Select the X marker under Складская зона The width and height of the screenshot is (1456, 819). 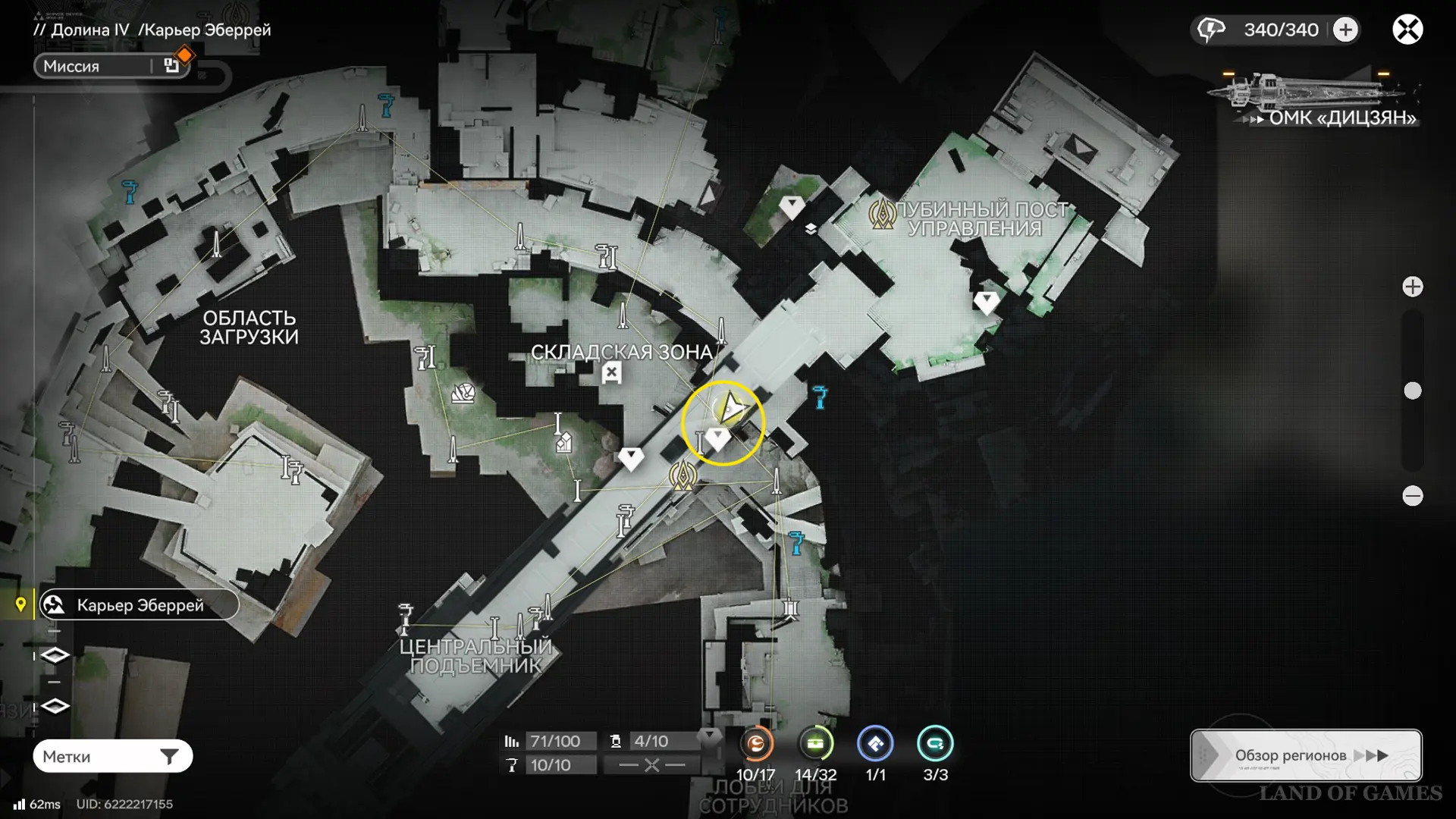[x=611, y=372]
